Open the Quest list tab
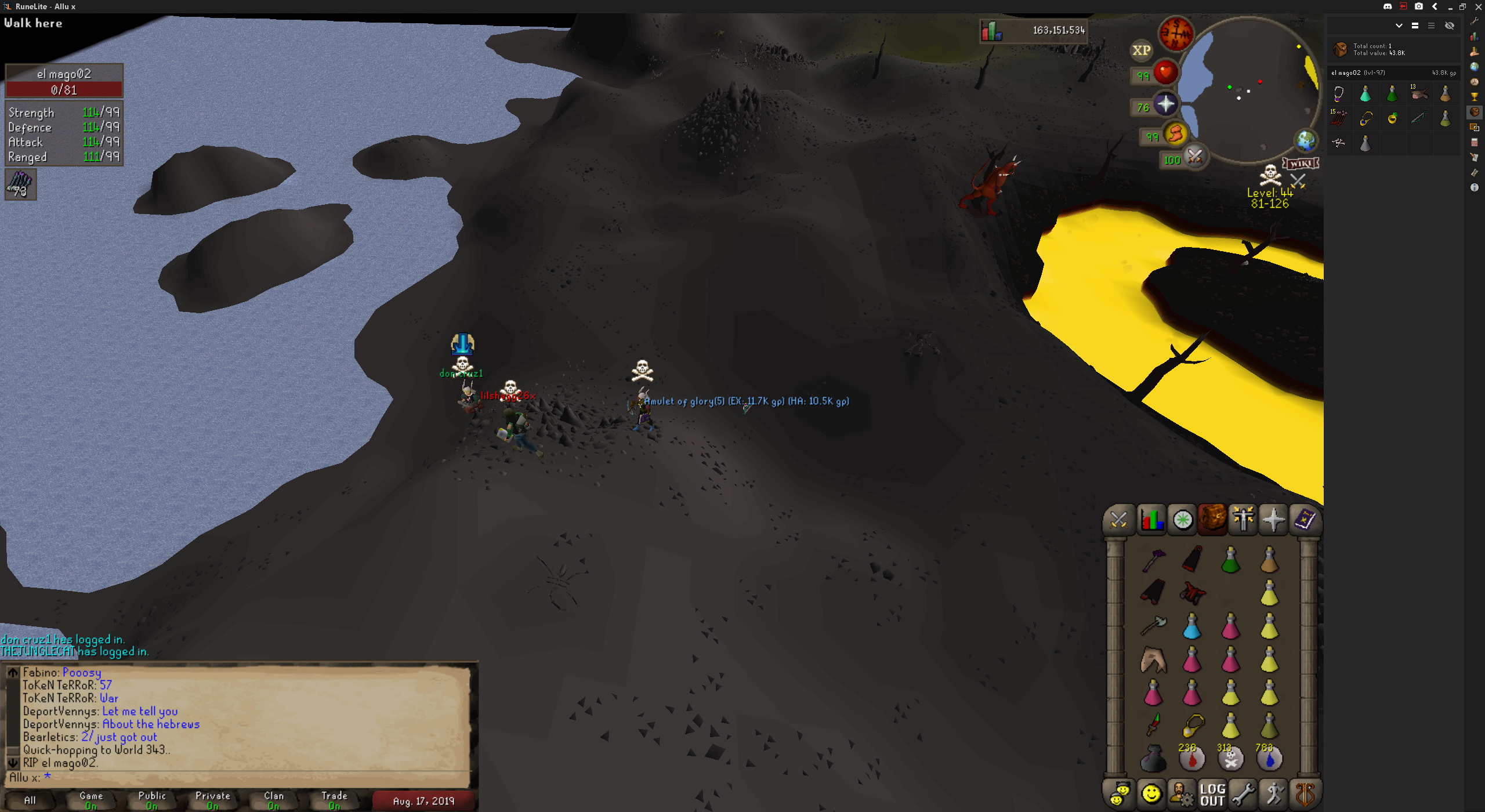The width and height of the screenshot is (1485, 812). (1182, 519)
